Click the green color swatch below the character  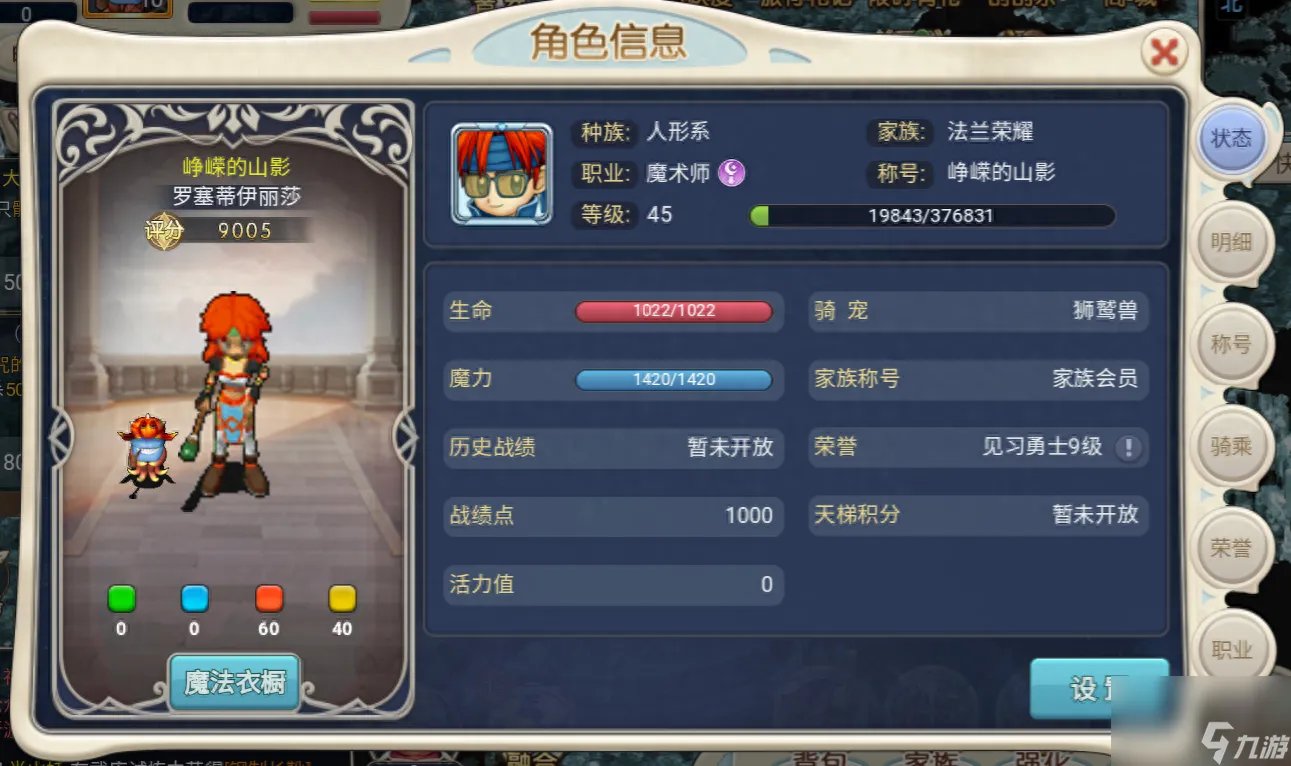(120, 599)
